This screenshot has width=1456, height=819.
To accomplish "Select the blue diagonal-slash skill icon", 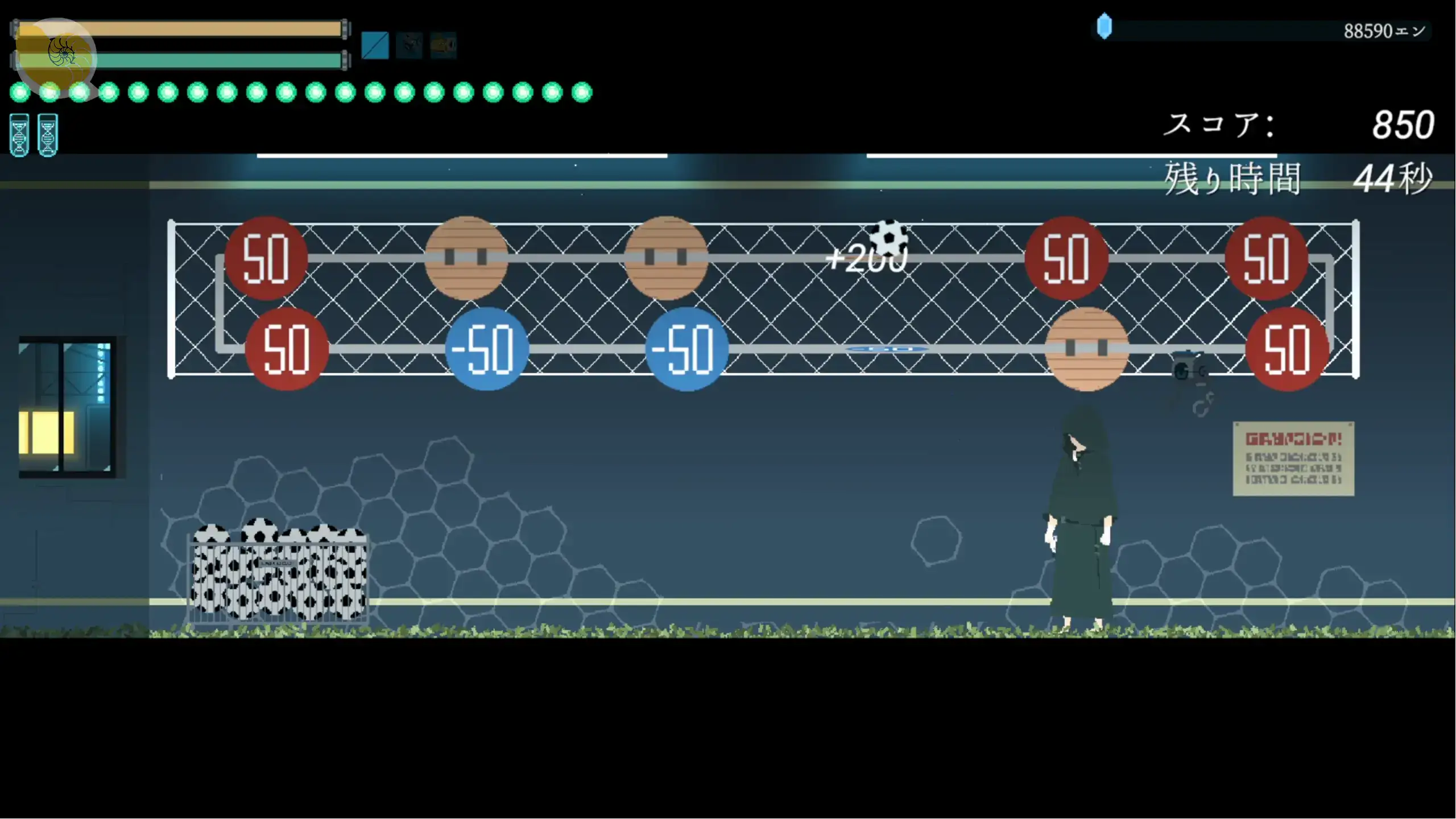I will click(375, 45).
